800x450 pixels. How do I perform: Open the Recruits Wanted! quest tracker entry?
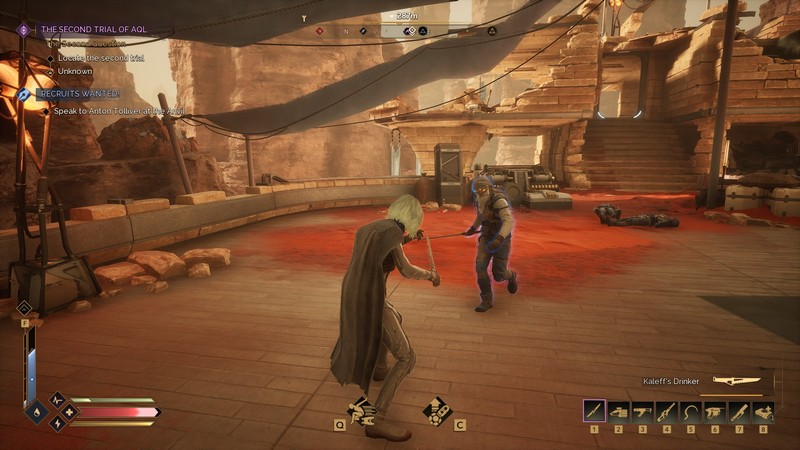pyautogui.click(x=78, y=92)
